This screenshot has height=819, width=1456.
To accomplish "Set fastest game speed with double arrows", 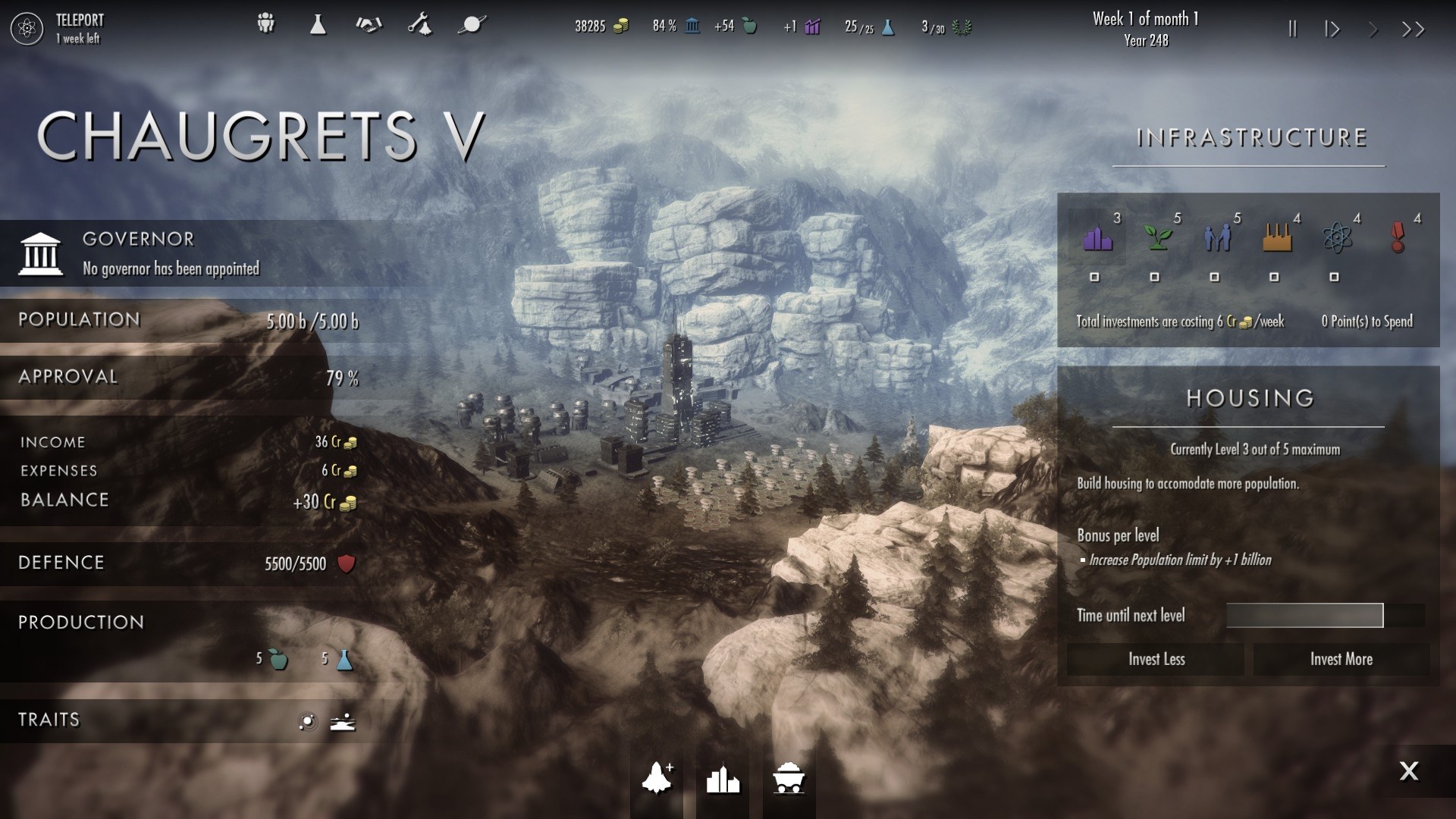I will (1413, 29).
